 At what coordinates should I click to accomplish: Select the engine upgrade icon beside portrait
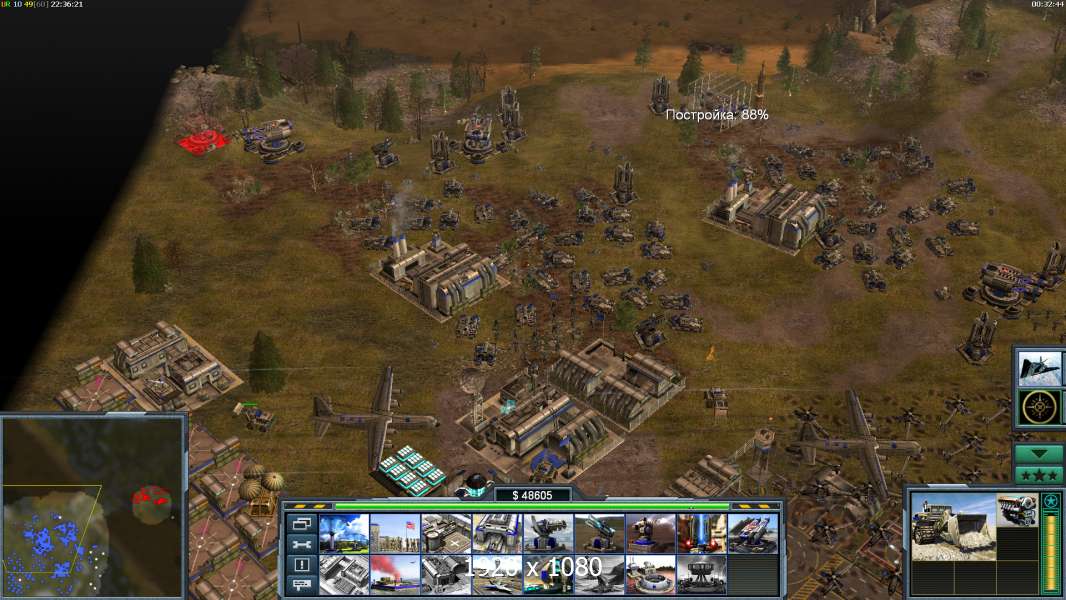1016,508
